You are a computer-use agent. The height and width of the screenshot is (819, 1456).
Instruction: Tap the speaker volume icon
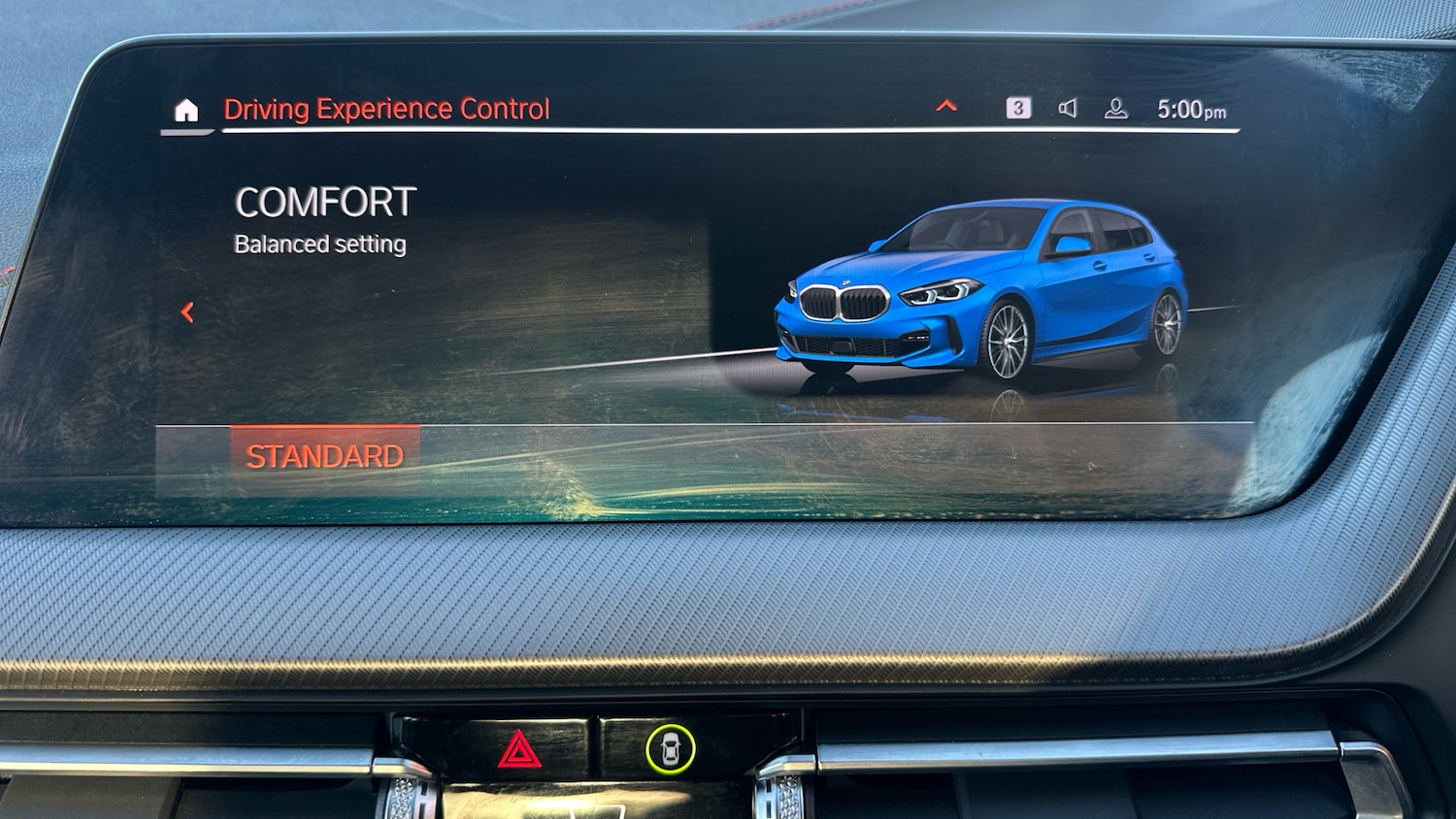click(x=1070, y=109)
